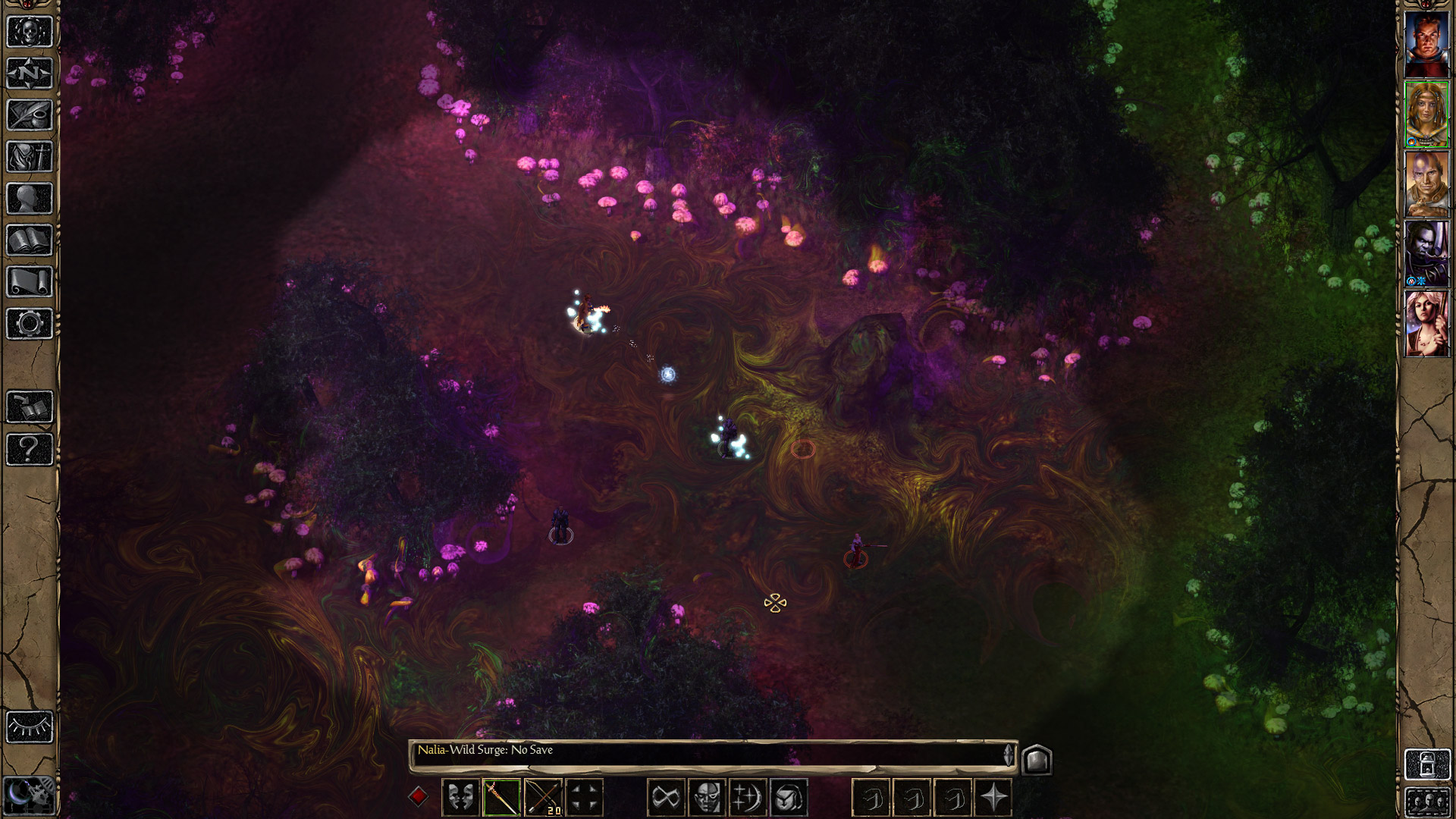Open the cast spell crescent-and-stars button
Screen dimensions: 1456x819
pos(748,798)
